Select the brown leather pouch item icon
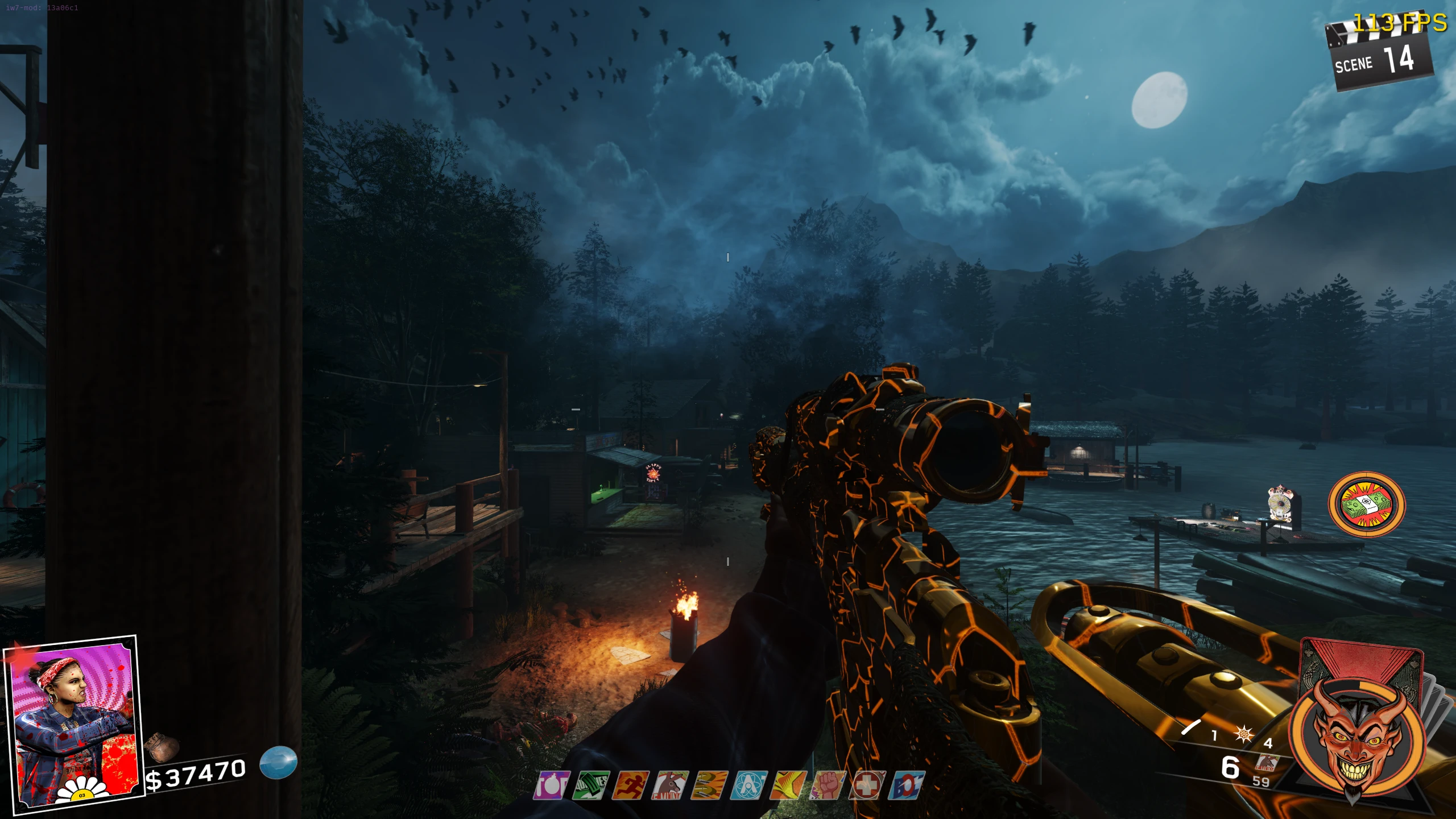This screenshot has height=819, width=1456. (x=162, y=747)
